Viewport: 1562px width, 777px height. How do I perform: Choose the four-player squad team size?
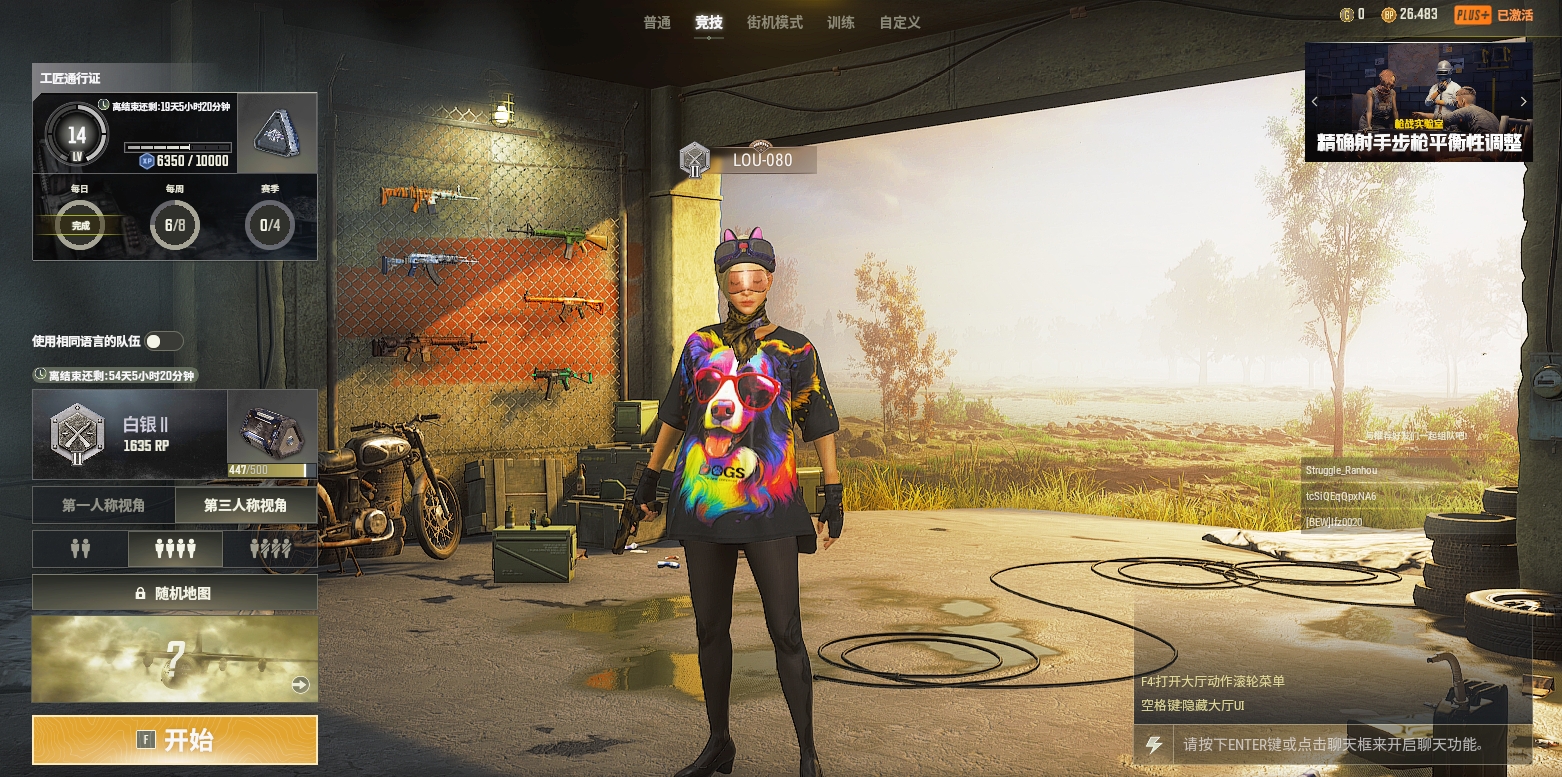pyautogui.click(x=175, y=549)
